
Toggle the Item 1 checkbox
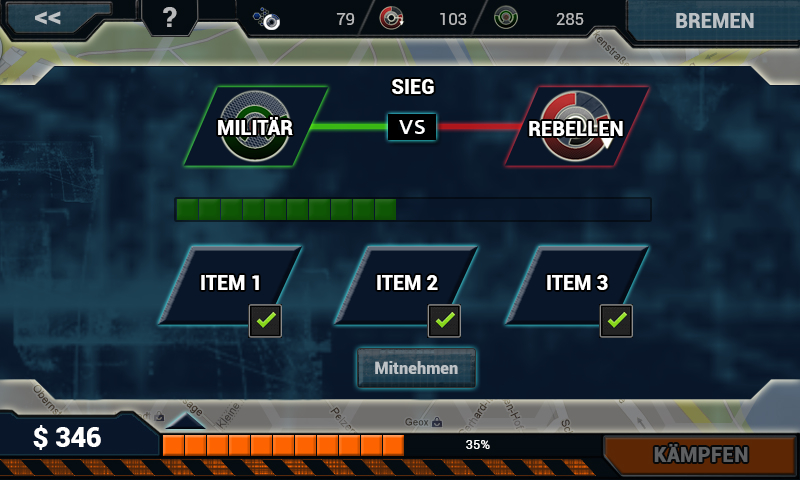pyautogui.click(x=265, y=321)
